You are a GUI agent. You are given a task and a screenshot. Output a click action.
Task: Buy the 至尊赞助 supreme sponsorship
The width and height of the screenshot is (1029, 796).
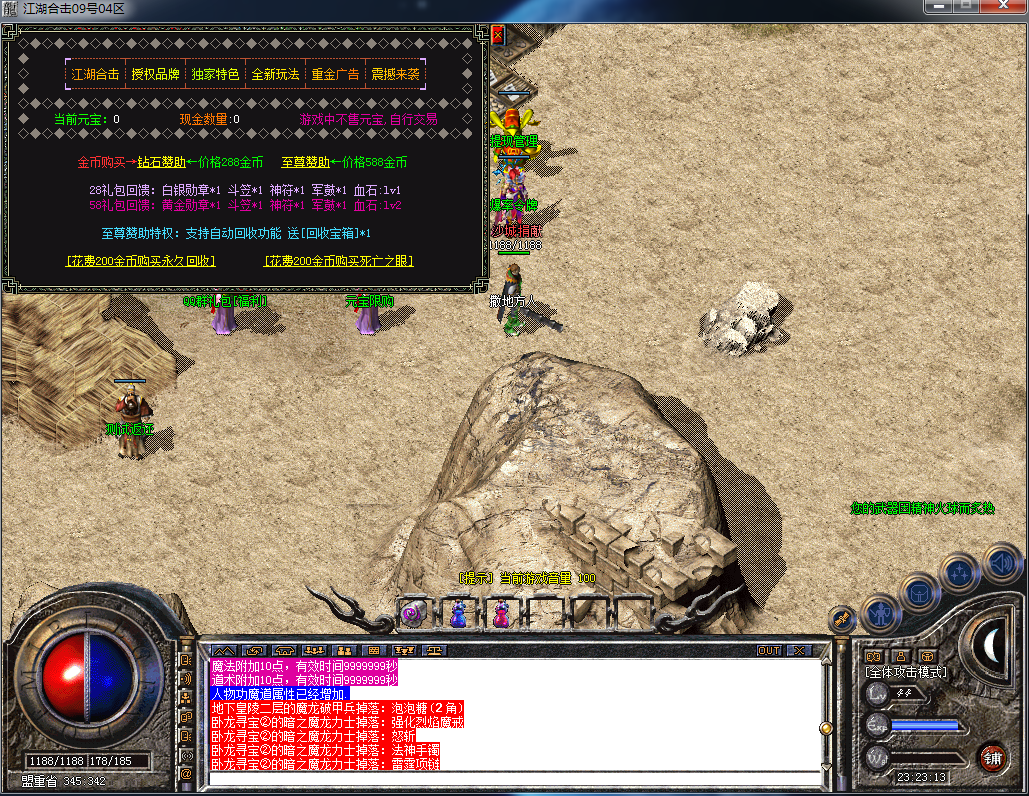click(x=305, y=162)
